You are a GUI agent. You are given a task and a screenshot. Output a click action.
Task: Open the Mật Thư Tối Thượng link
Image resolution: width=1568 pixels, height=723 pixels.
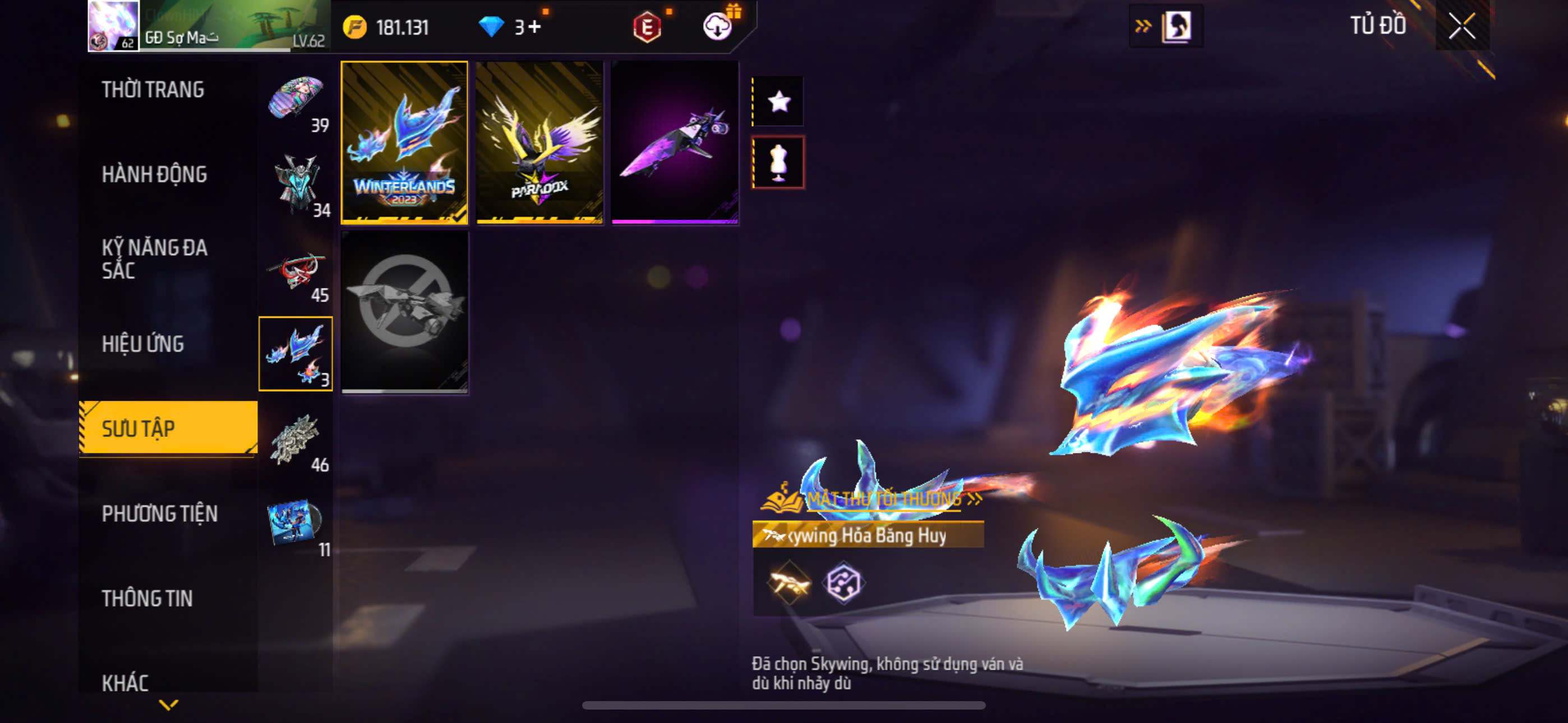click(x=883, y=499)
